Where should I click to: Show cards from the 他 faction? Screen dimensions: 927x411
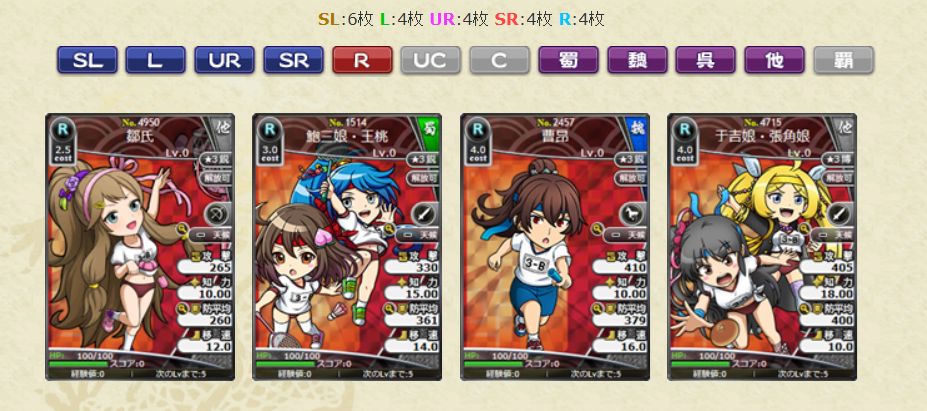(775, 60)
